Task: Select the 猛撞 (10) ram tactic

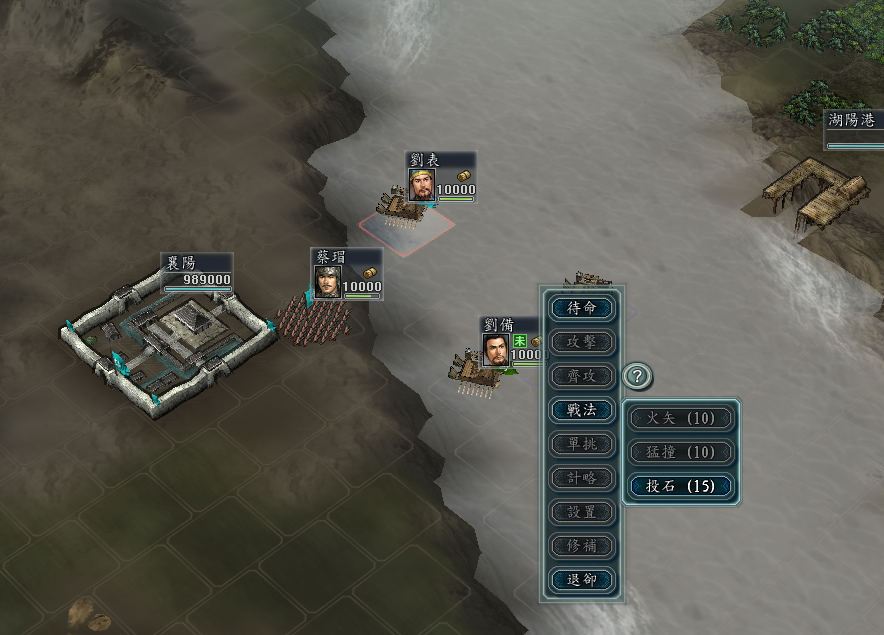Action: coord(681,452)
